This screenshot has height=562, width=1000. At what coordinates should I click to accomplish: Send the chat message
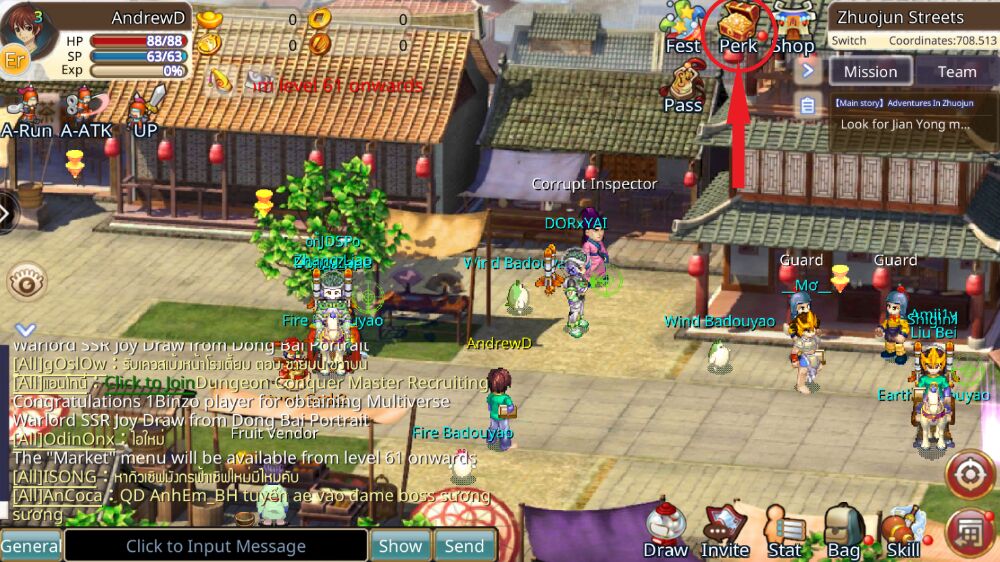464,546
